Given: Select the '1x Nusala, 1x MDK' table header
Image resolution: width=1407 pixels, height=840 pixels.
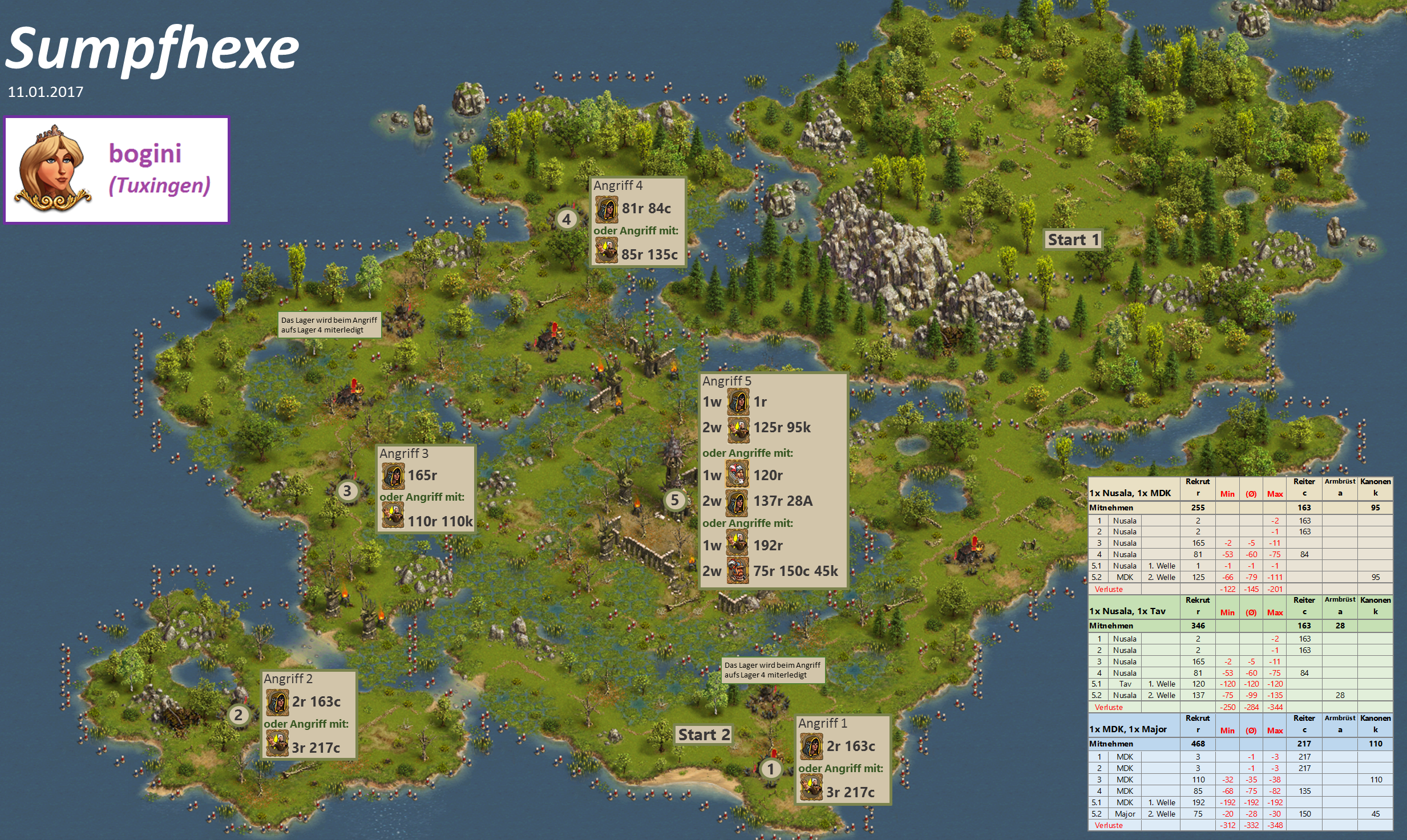Looking at the screenshot, I should click(1130, 493).
